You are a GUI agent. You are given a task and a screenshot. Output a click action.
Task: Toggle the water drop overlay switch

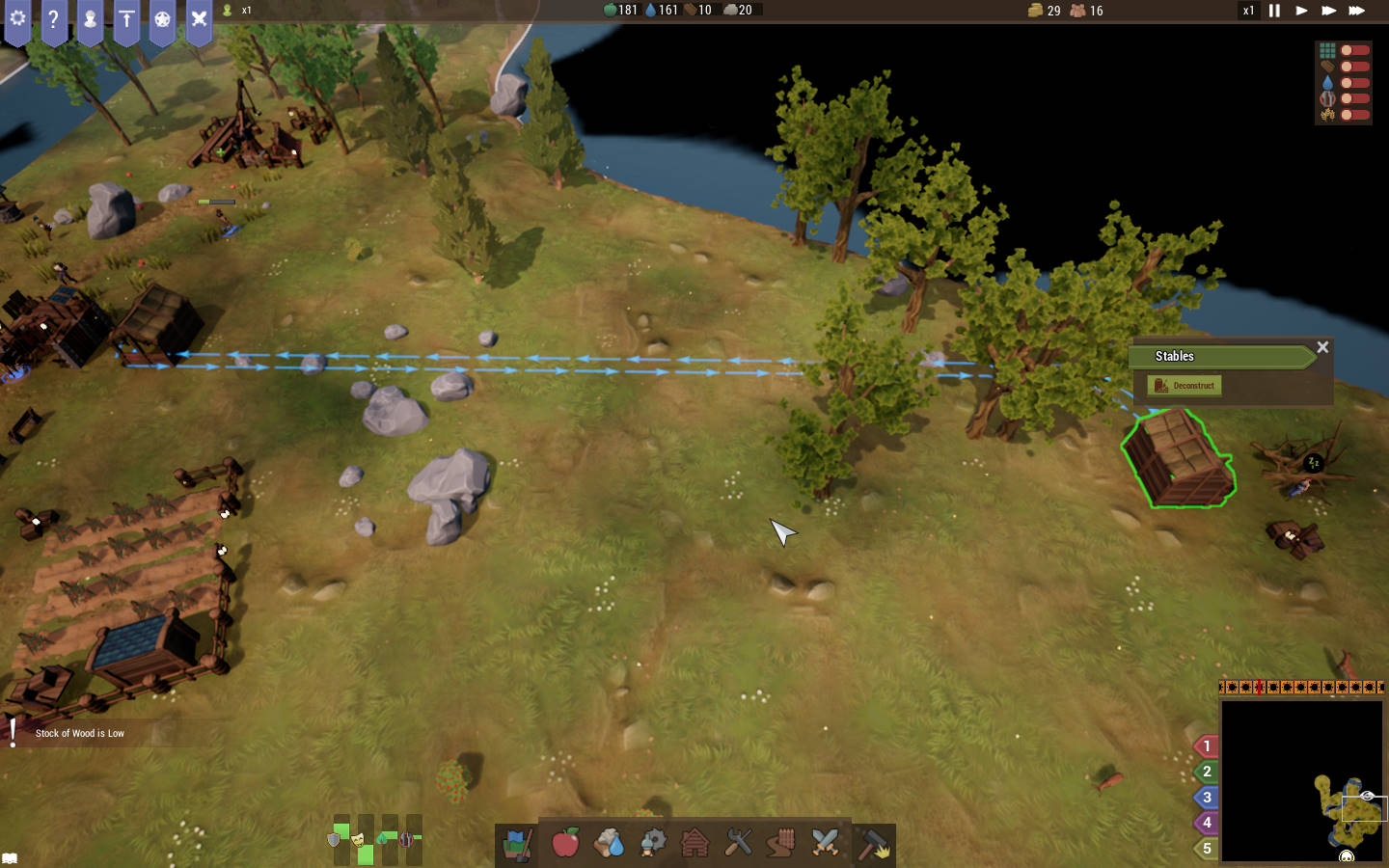pos(1354,83)
